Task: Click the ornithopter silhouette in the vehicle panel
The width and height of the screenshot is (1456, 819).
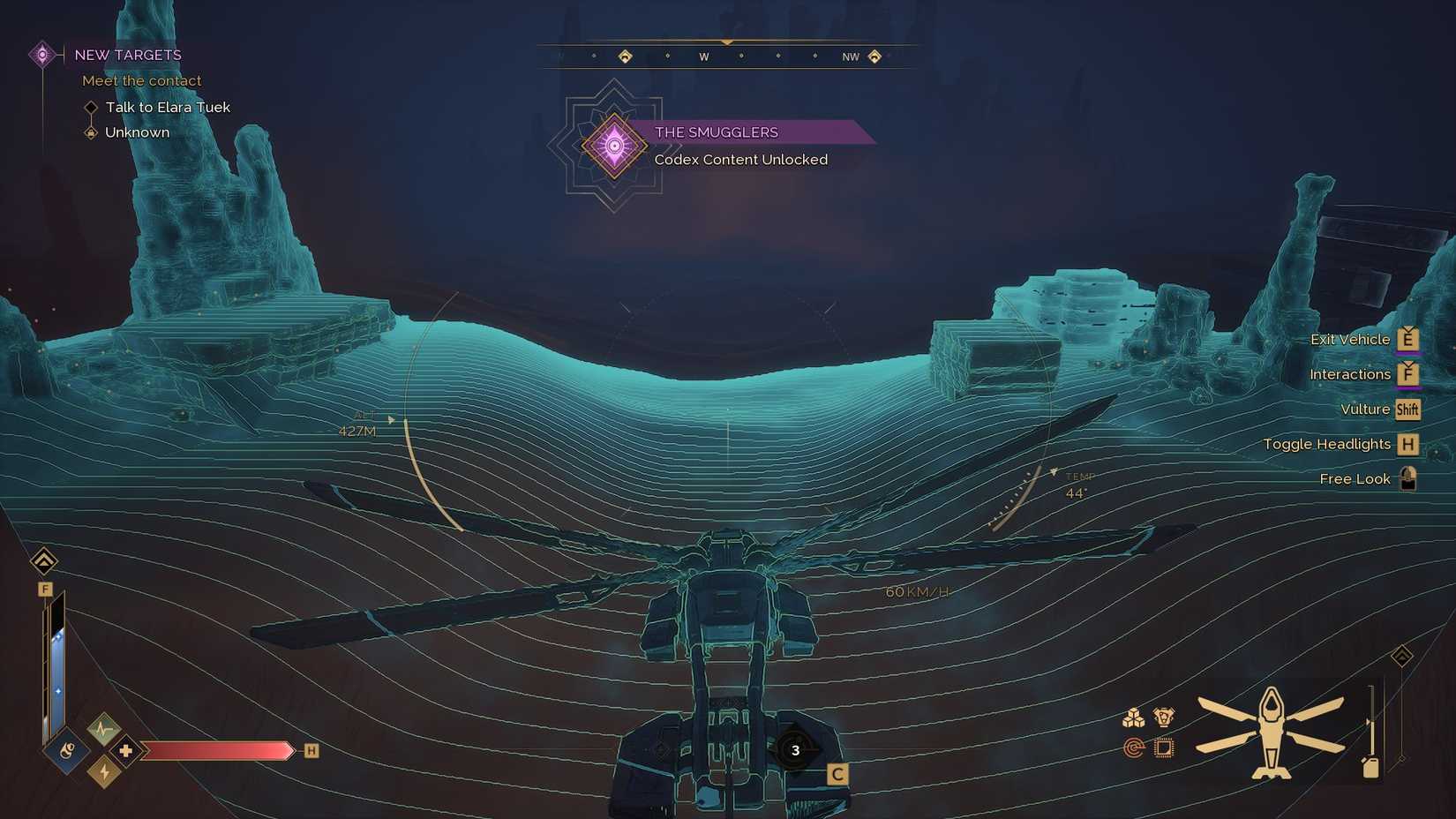Action: tap(1272, 734)
